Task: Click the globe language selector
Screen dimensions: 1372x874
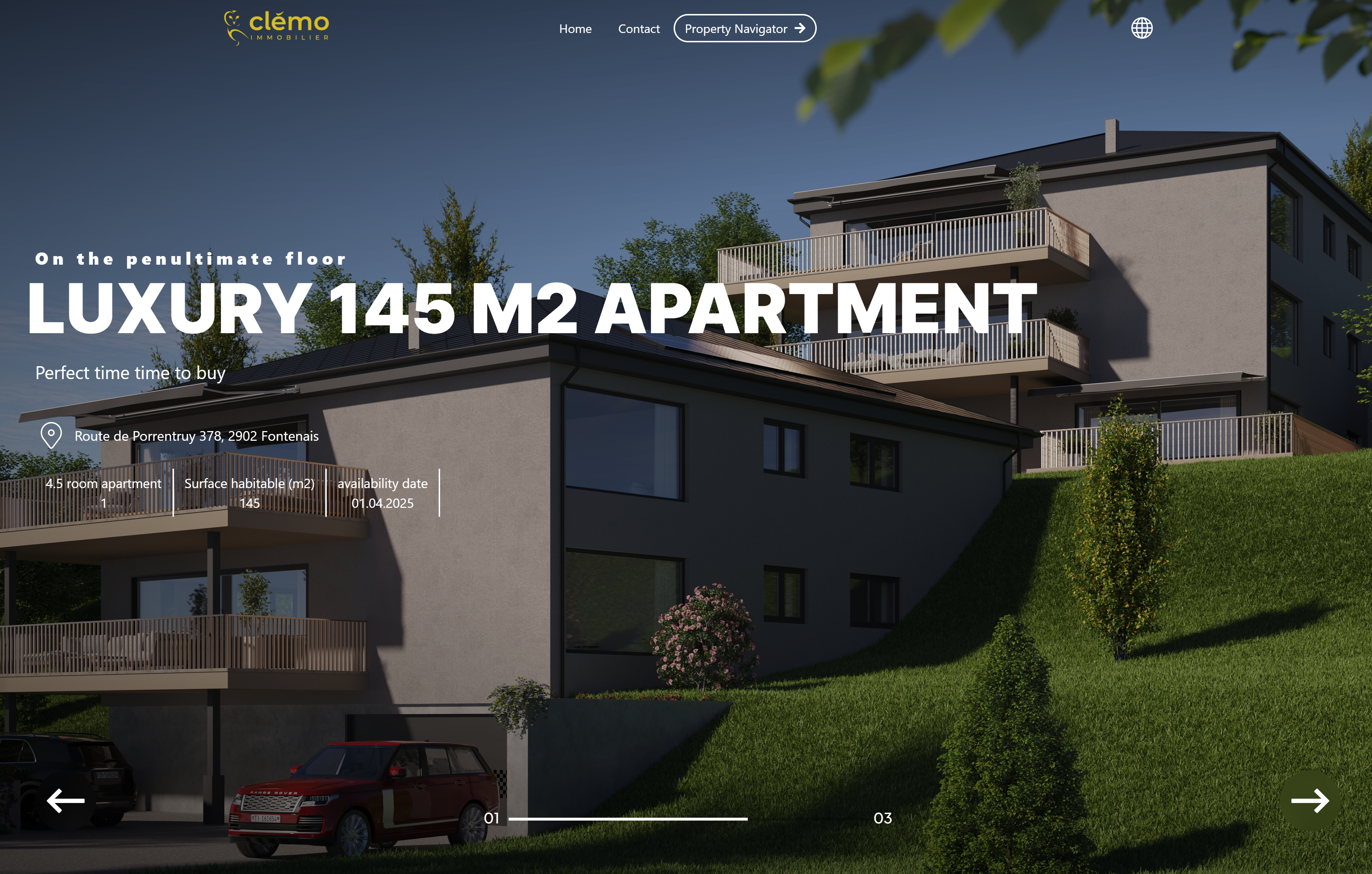Action: point(1141,28)
